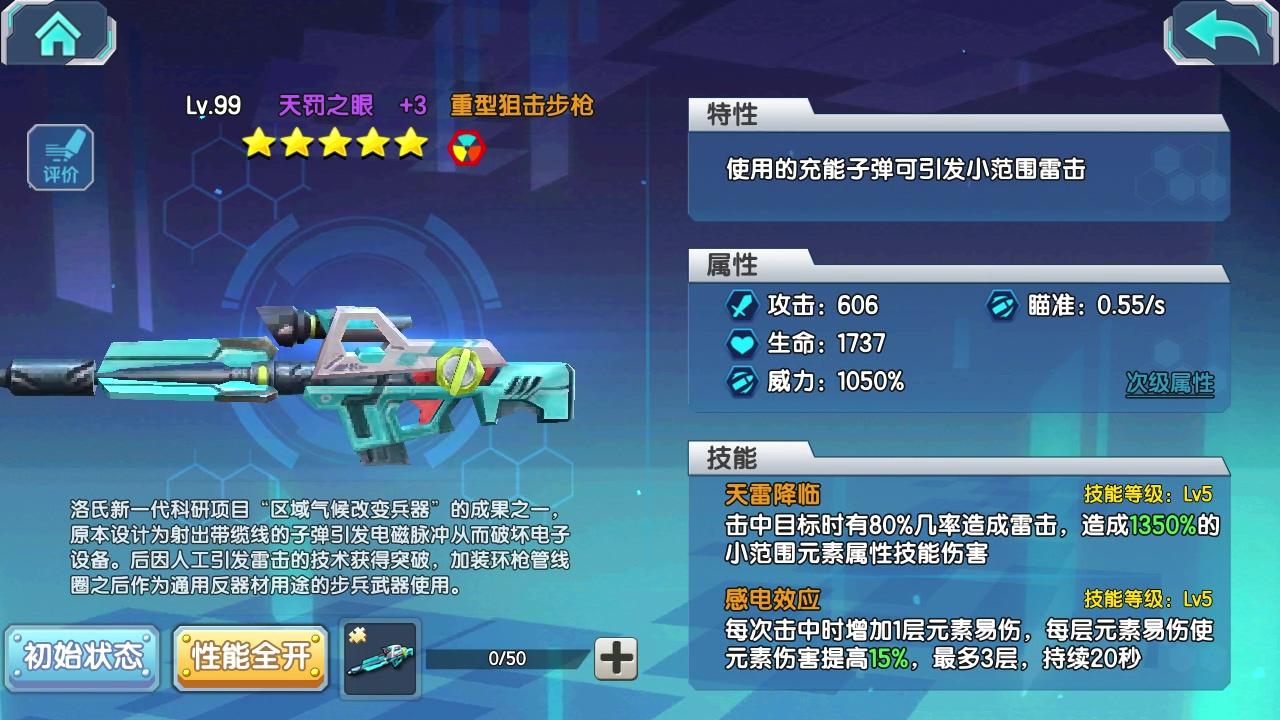Select the 初始状态 button
The image size is (1280, 720).
tap(83, 657)
